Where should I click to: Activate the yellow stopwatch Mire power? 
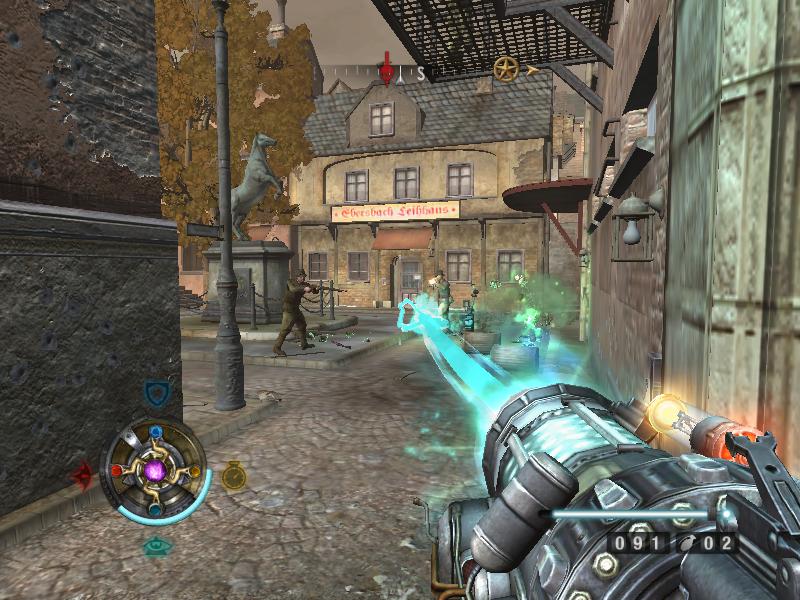pos(234,475)
